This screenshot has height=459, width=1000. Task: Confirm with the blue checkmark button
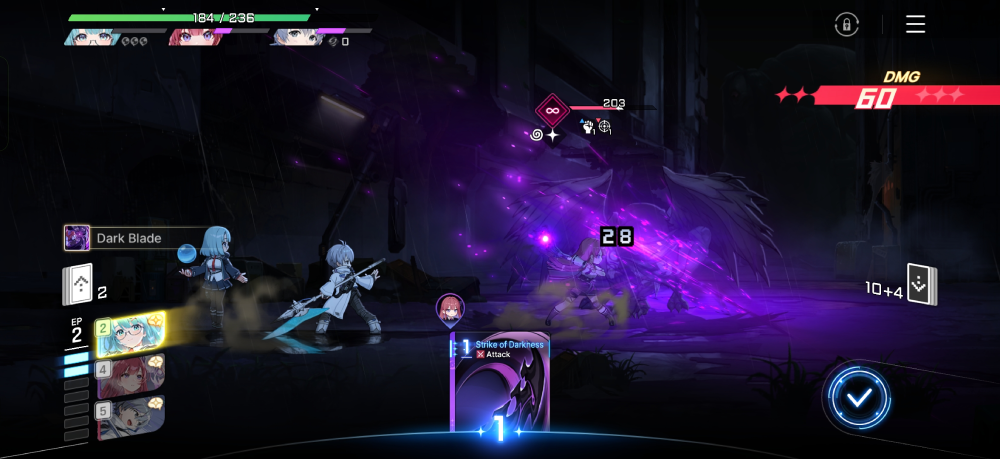[x=858, y=398]
